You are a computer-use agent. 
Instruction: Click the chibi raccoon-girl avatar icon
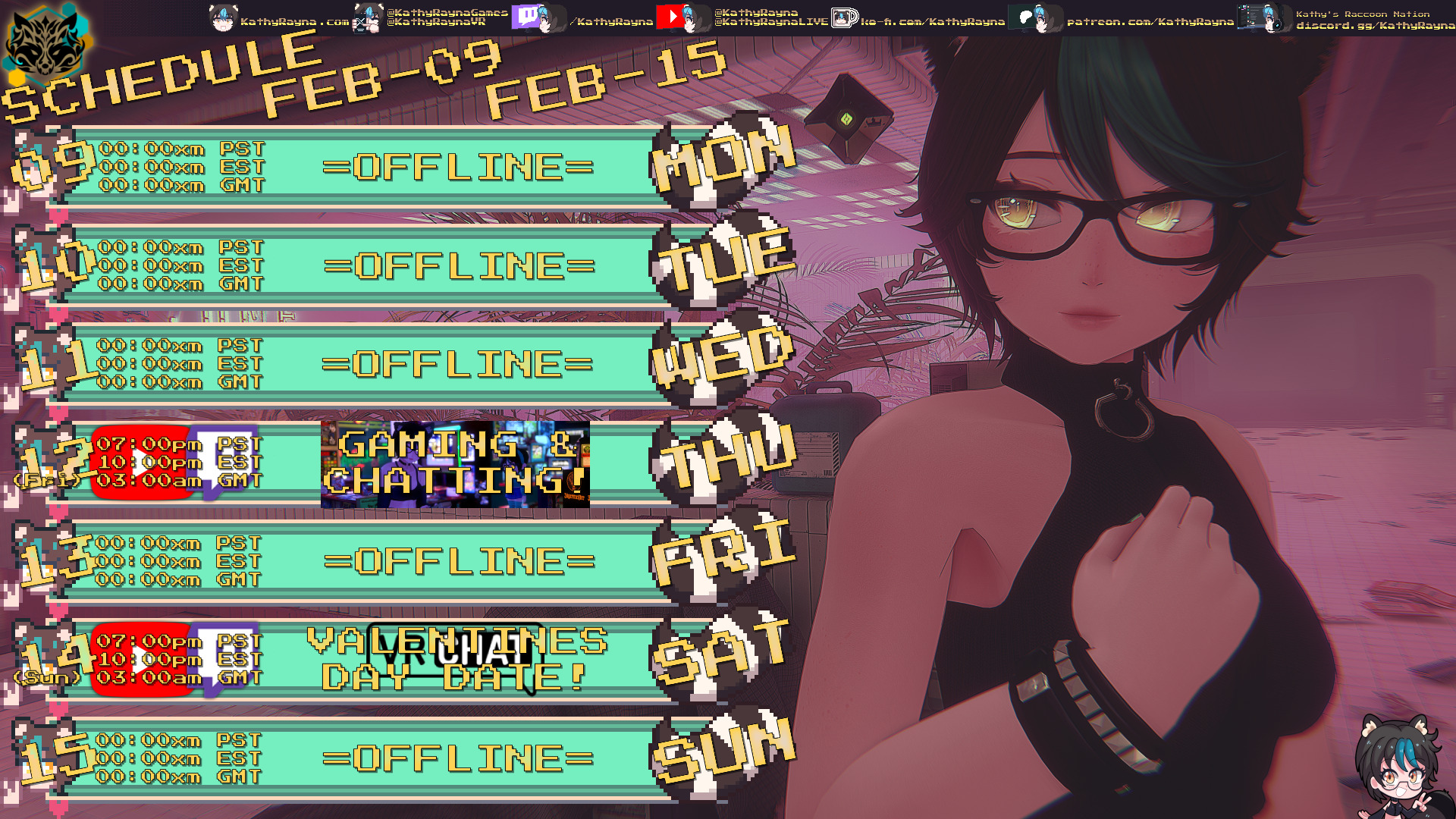[1397, 766]
